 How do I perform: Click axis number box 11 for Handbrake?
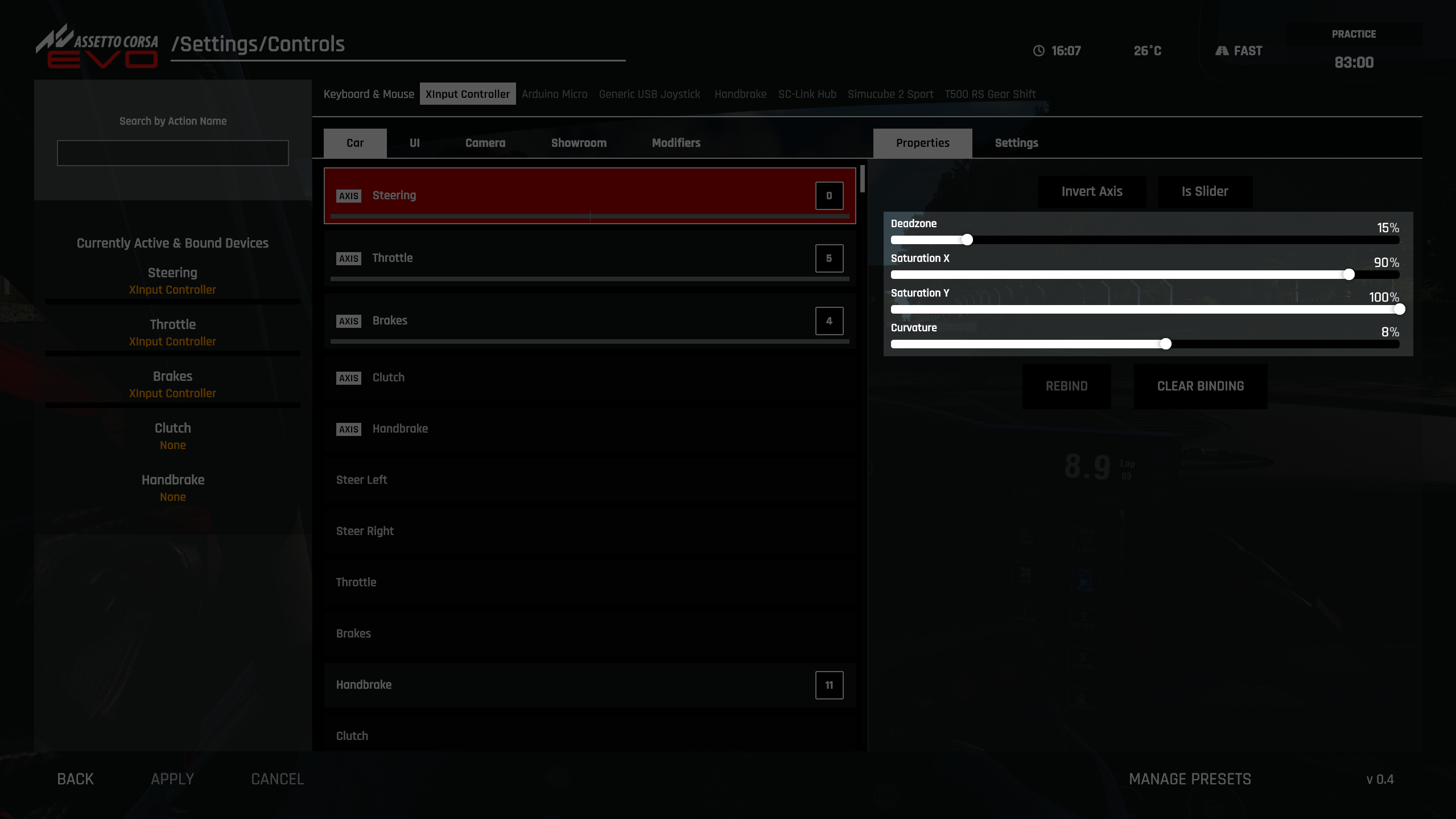(x=828, y=685)
